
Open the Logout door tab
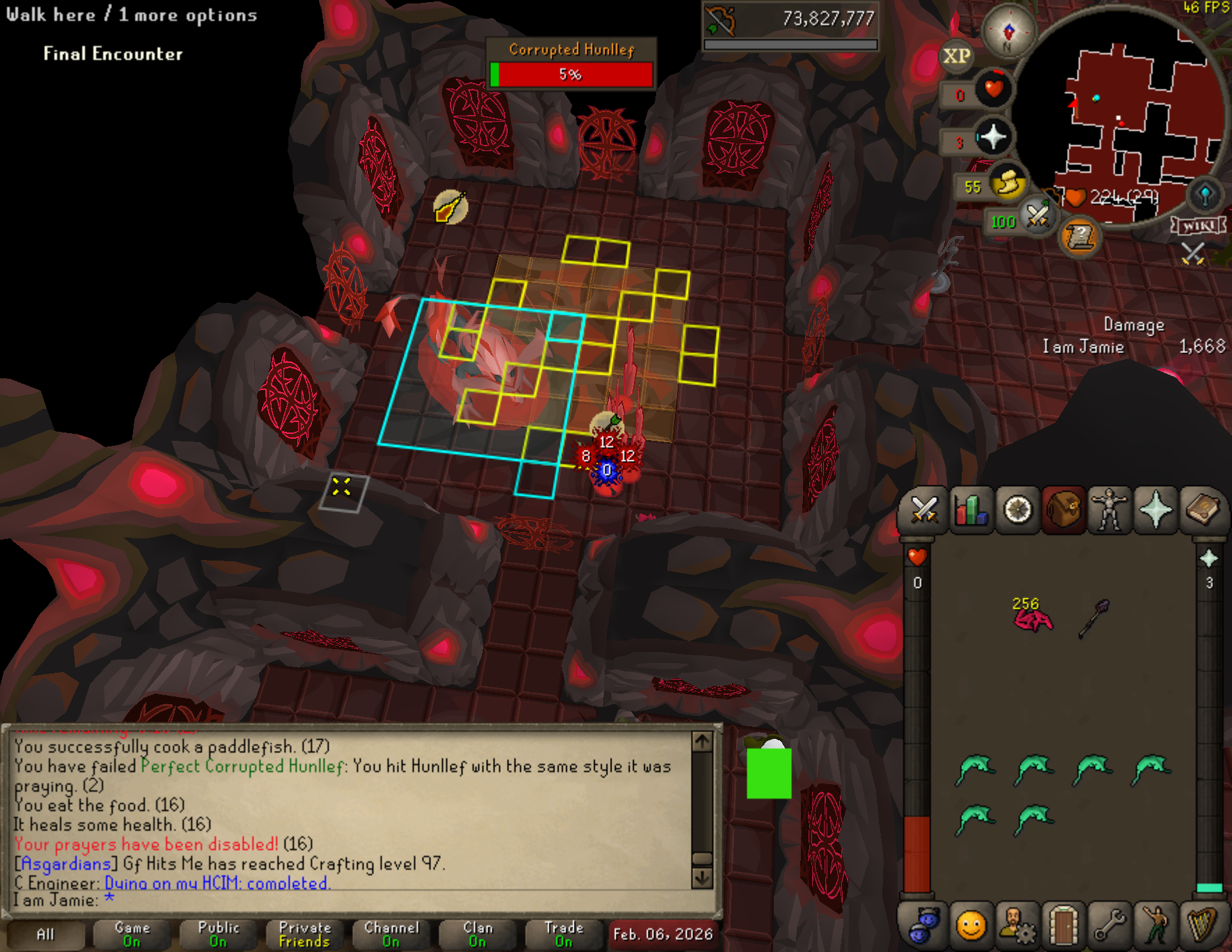click(x=1063, y=926)
